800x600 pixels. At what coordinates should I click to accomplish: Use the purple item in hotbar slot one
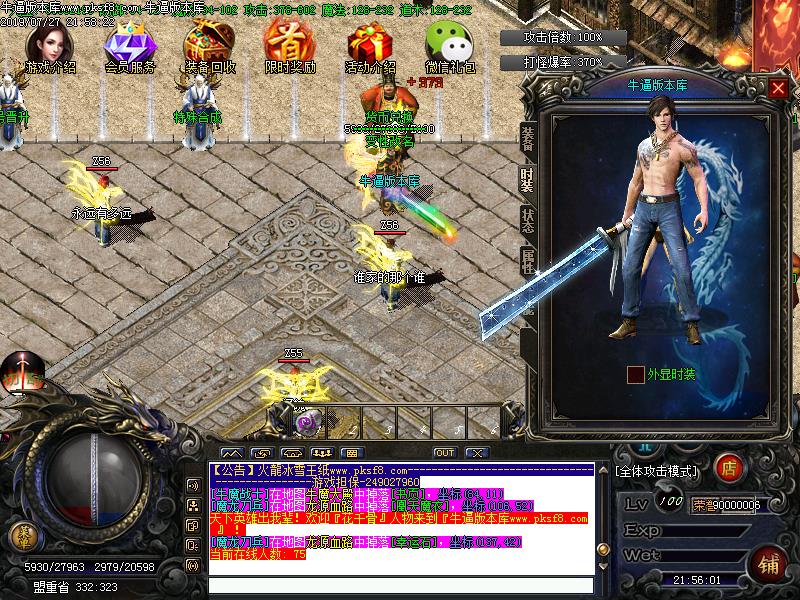click(305, 421)
